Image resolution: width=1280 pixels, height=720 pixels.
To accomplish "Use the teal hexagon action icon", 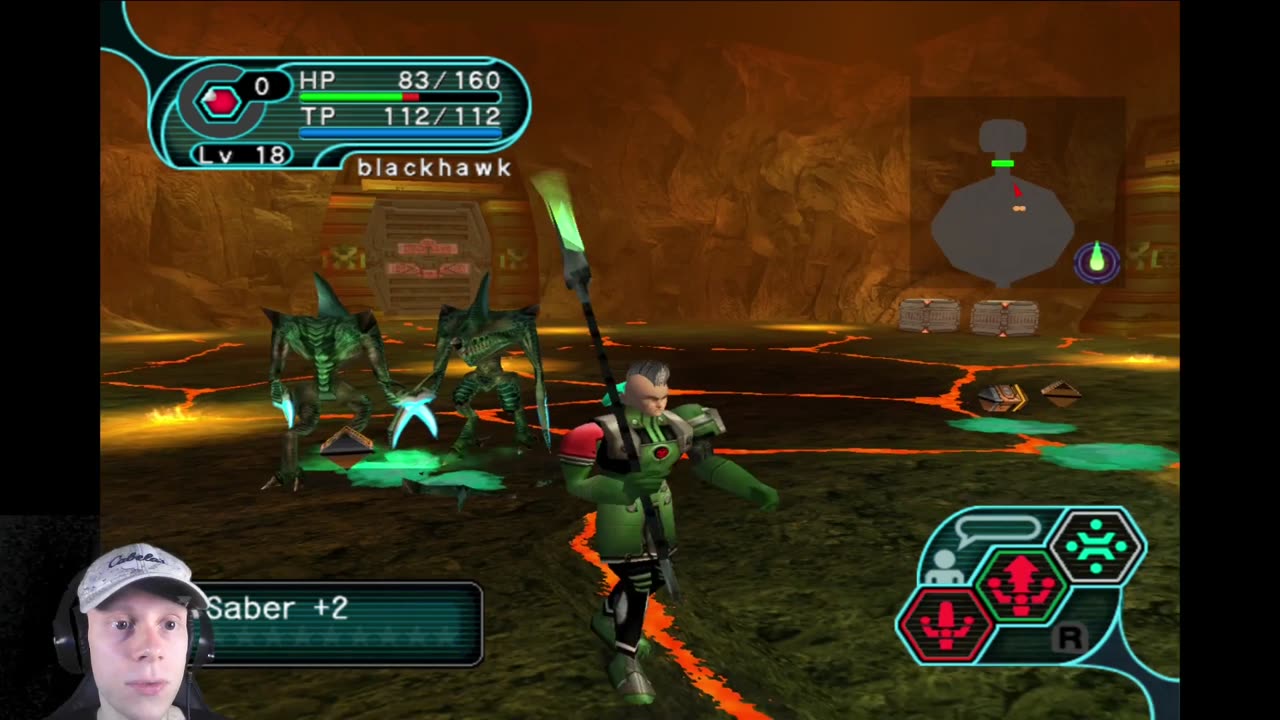I will 1097,546.
